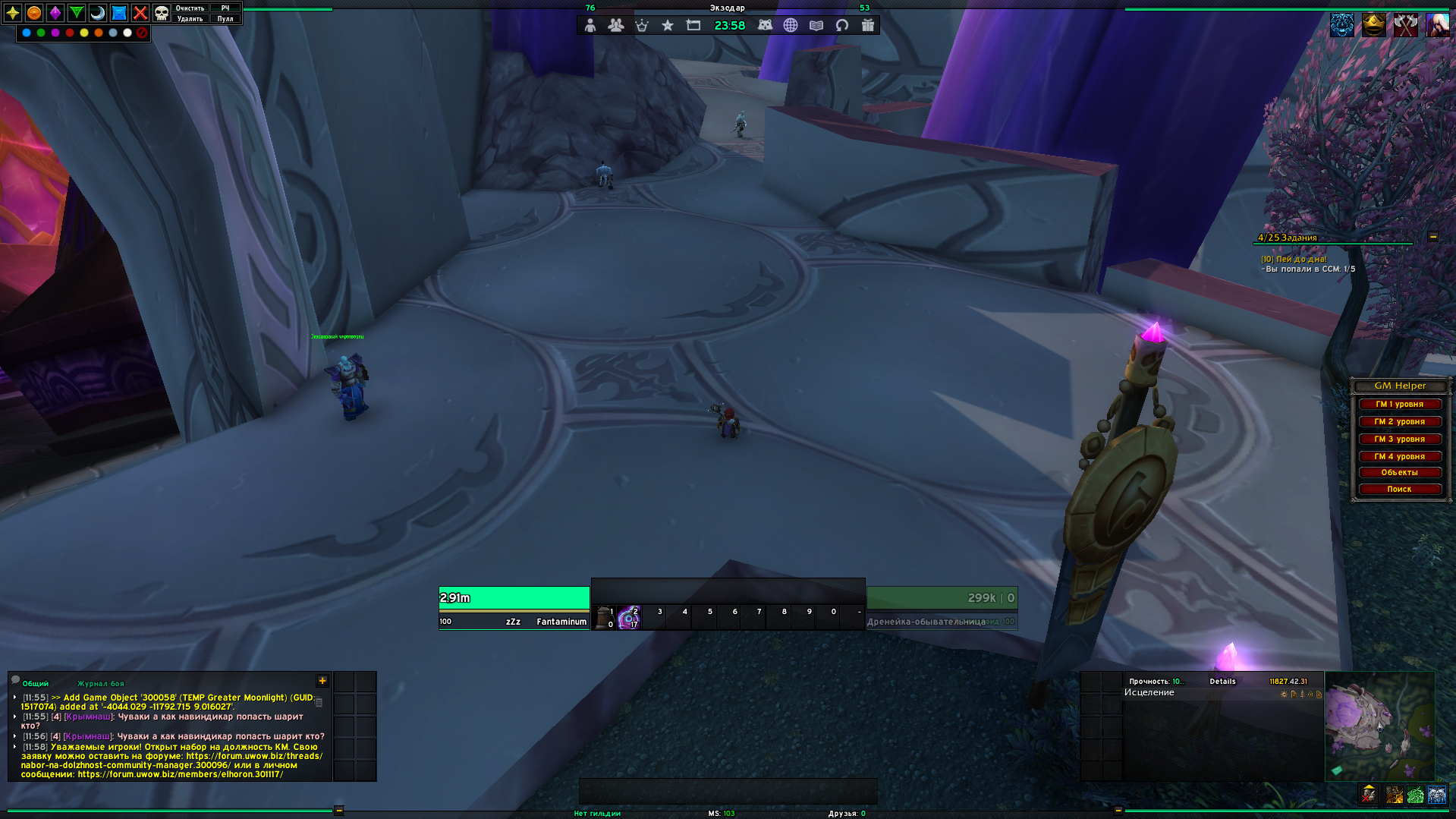Open "Поиск" in GM Helper
This screenshot has height=819, width=1456.
click(x=1399, y=490)
